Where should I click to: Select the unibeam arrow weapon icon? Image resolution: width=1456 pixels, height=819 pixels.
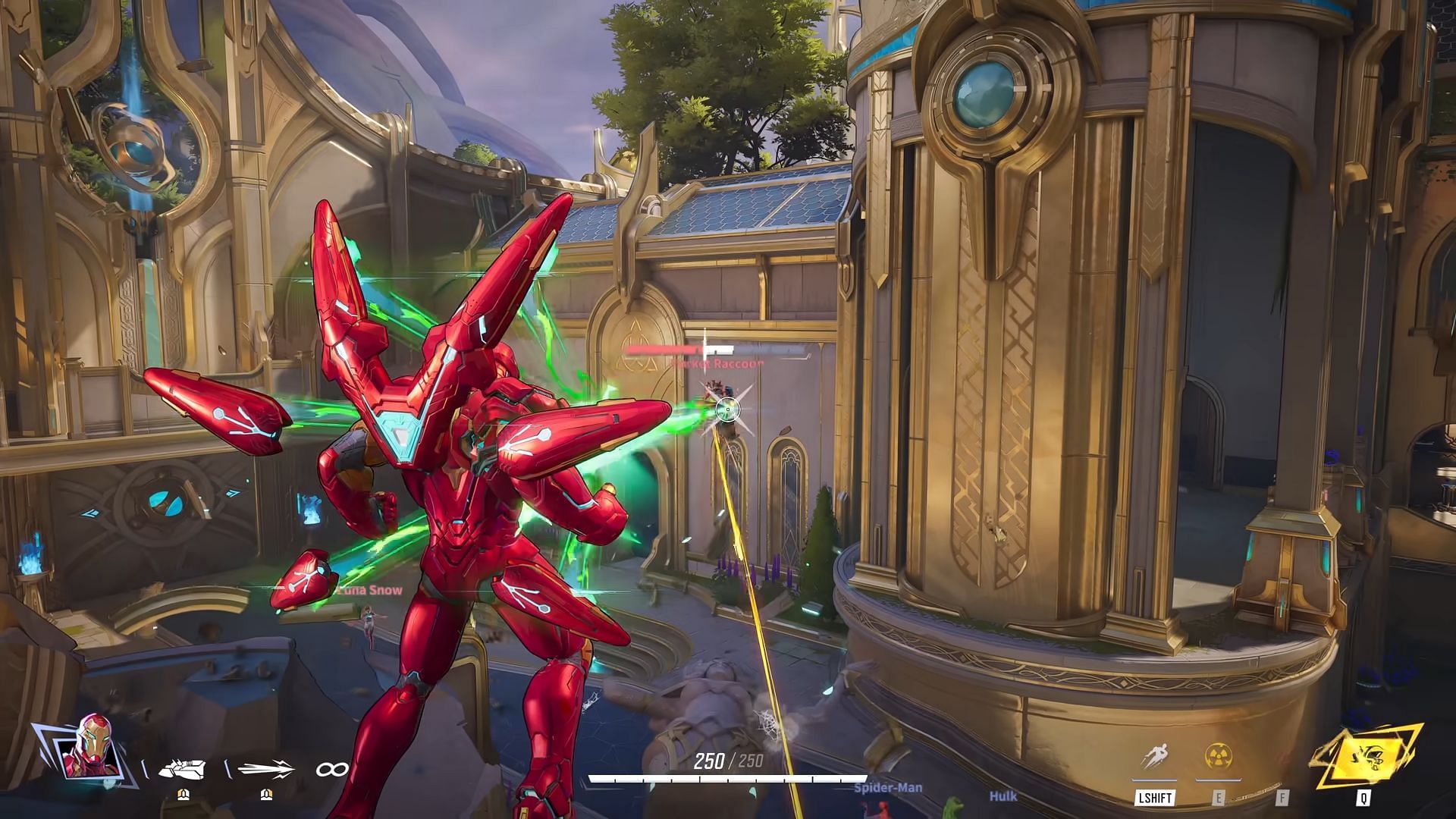coord(265,769)
